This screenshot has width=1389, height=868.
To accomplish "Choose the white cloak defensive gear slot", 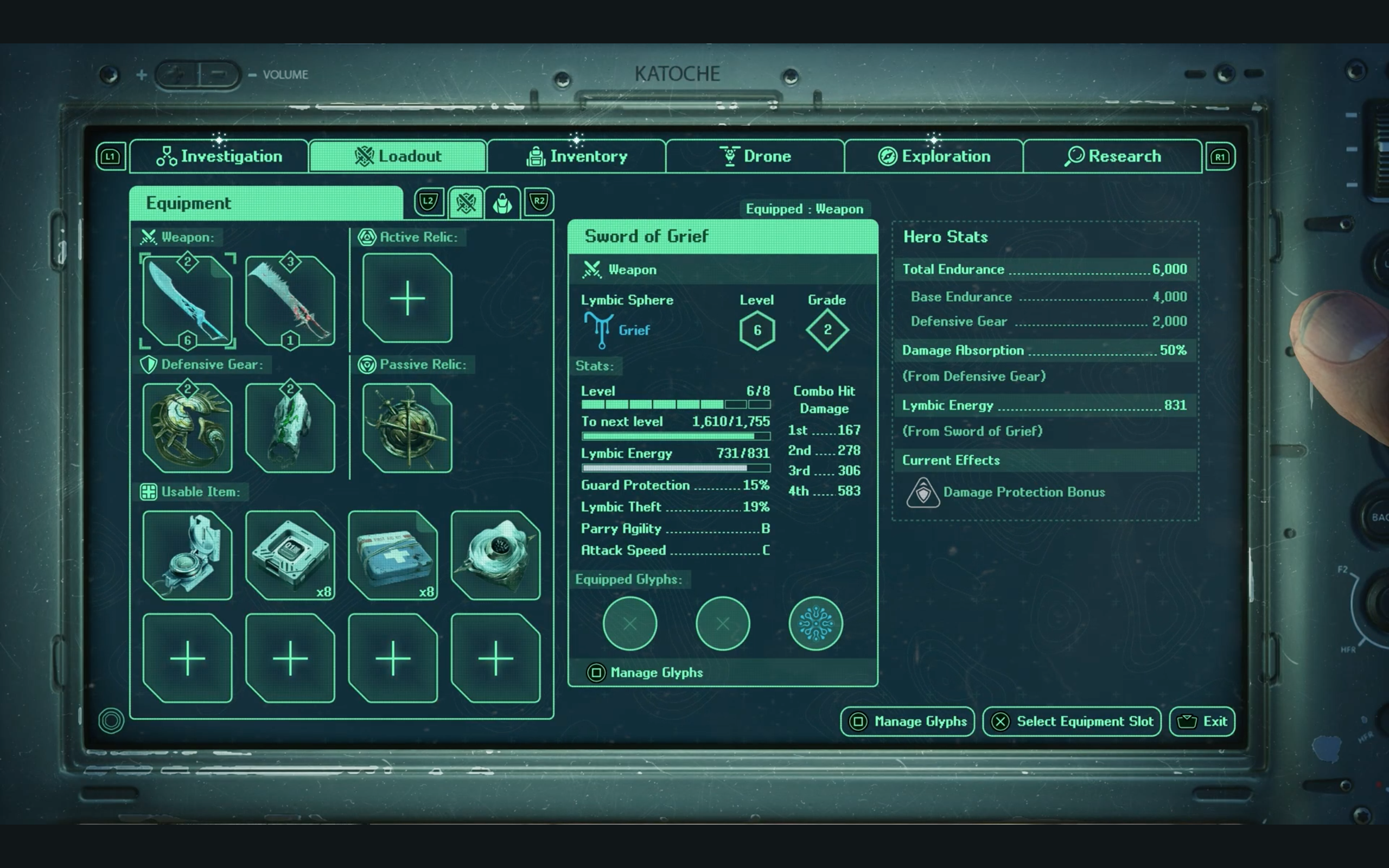I will (x=290, y=427).
